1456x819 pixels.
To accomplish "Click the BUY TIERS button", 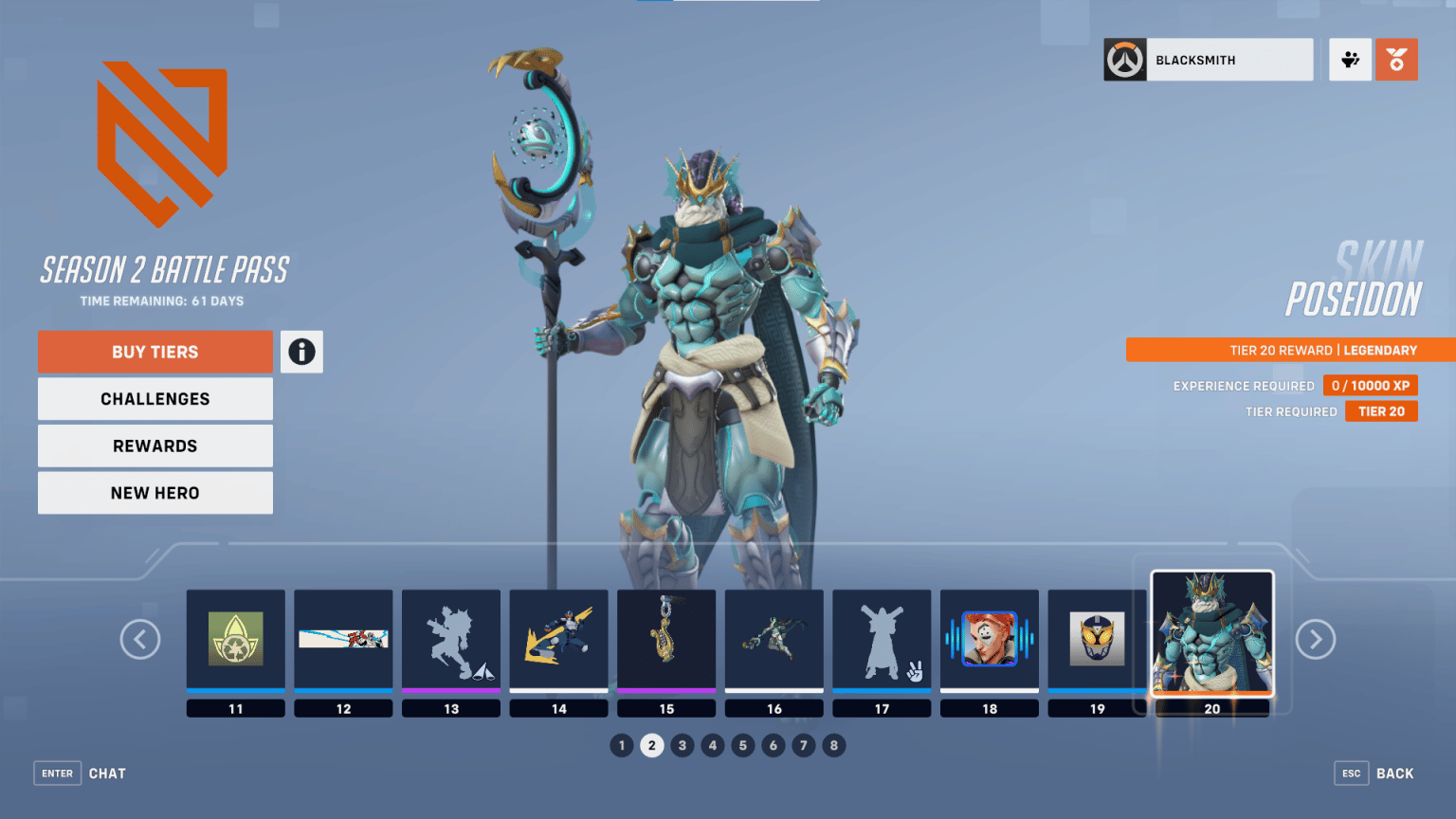I will pos(155,352).
